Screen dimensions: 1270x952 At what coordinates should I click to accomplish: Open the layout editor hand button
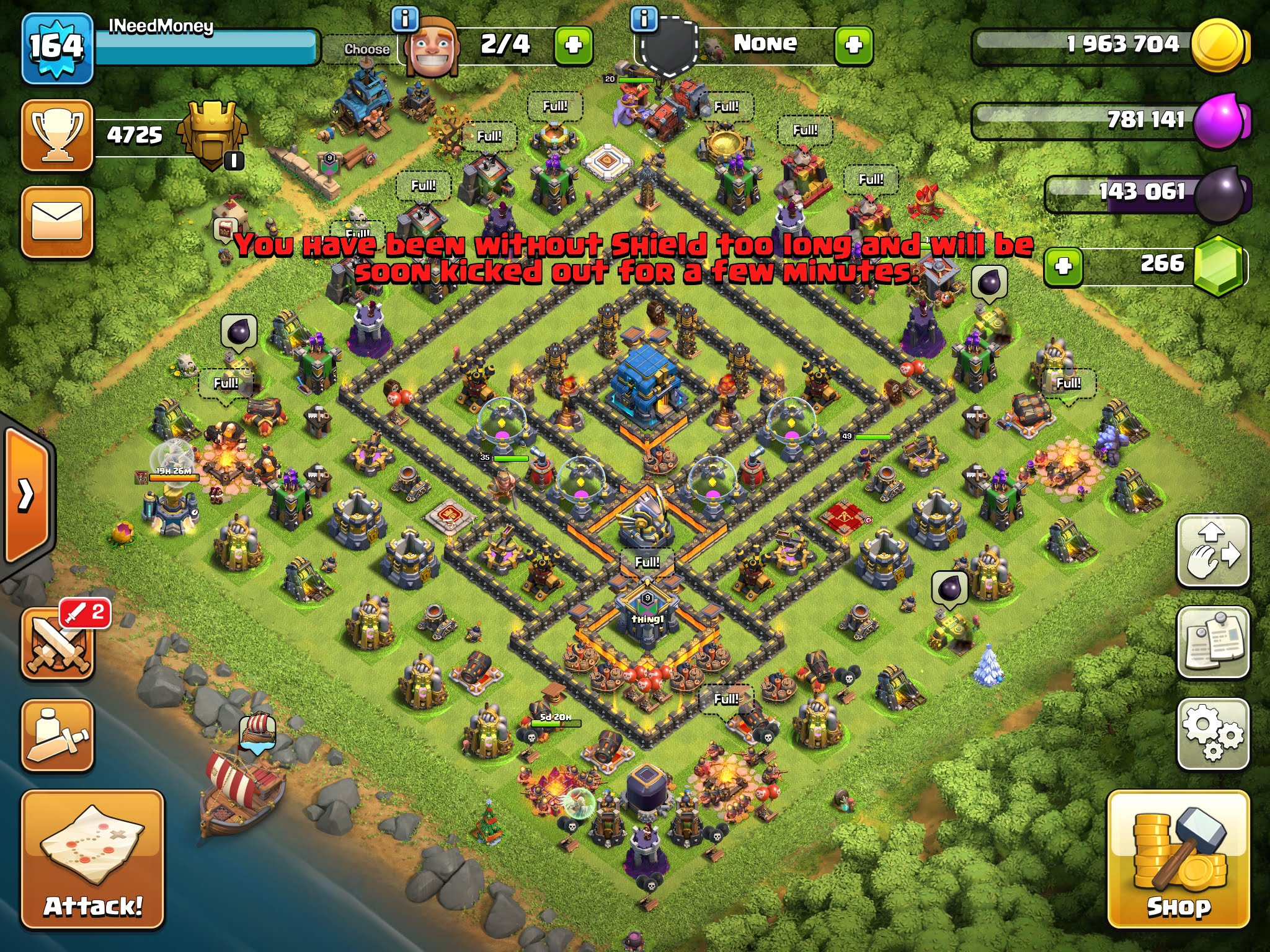(x=1212, y=550)
